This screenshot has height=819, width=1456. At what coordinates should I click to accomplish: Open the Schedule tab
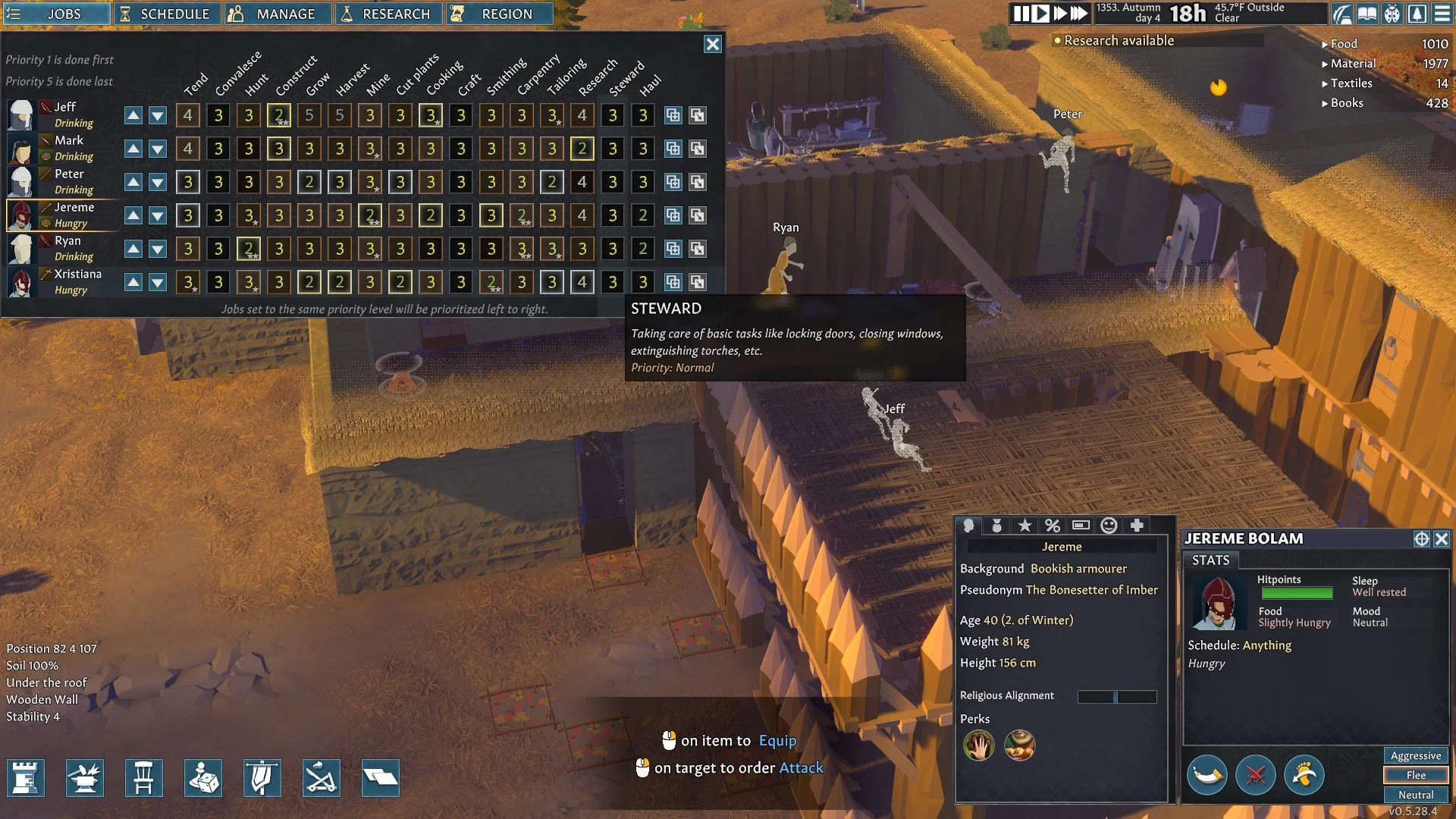point(166,14)
